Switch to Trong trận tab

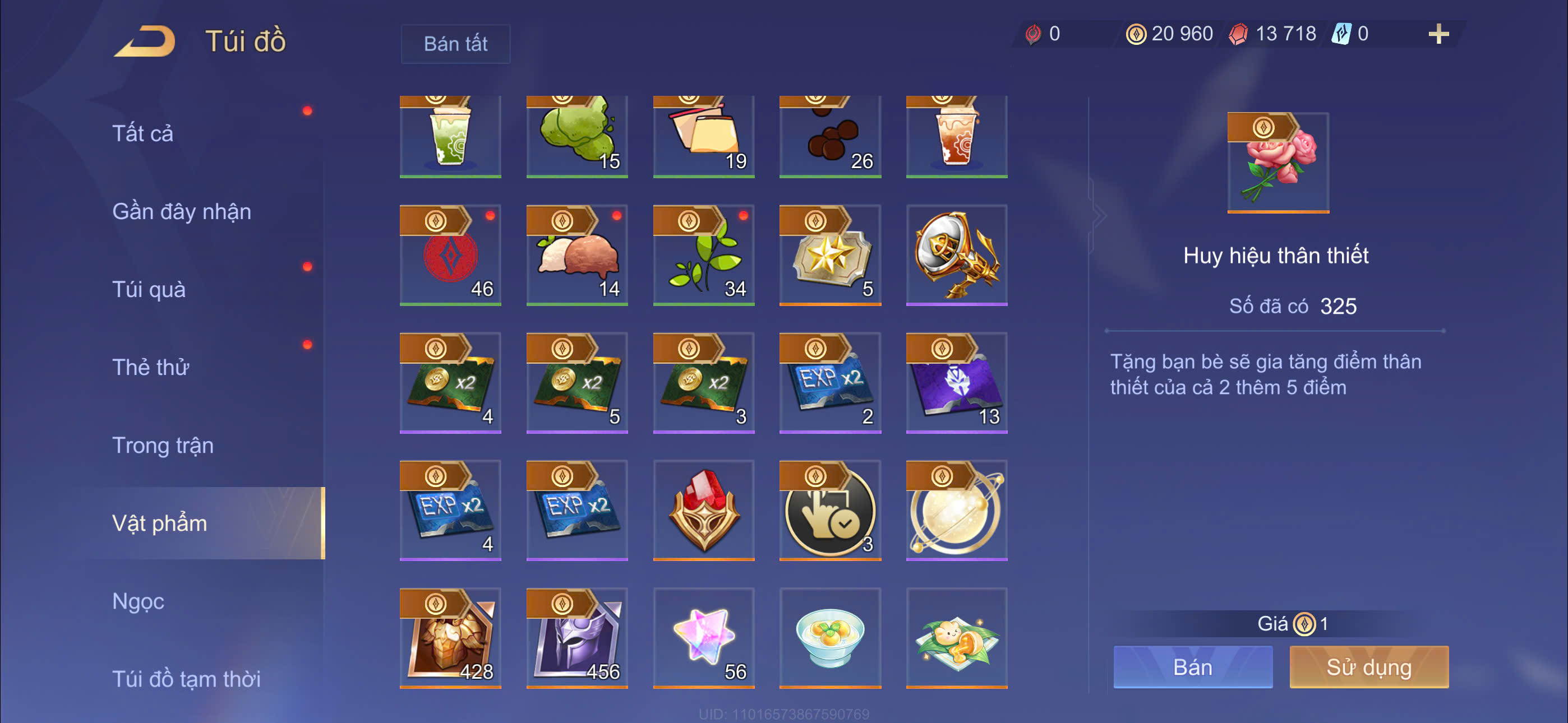[163, 445]
